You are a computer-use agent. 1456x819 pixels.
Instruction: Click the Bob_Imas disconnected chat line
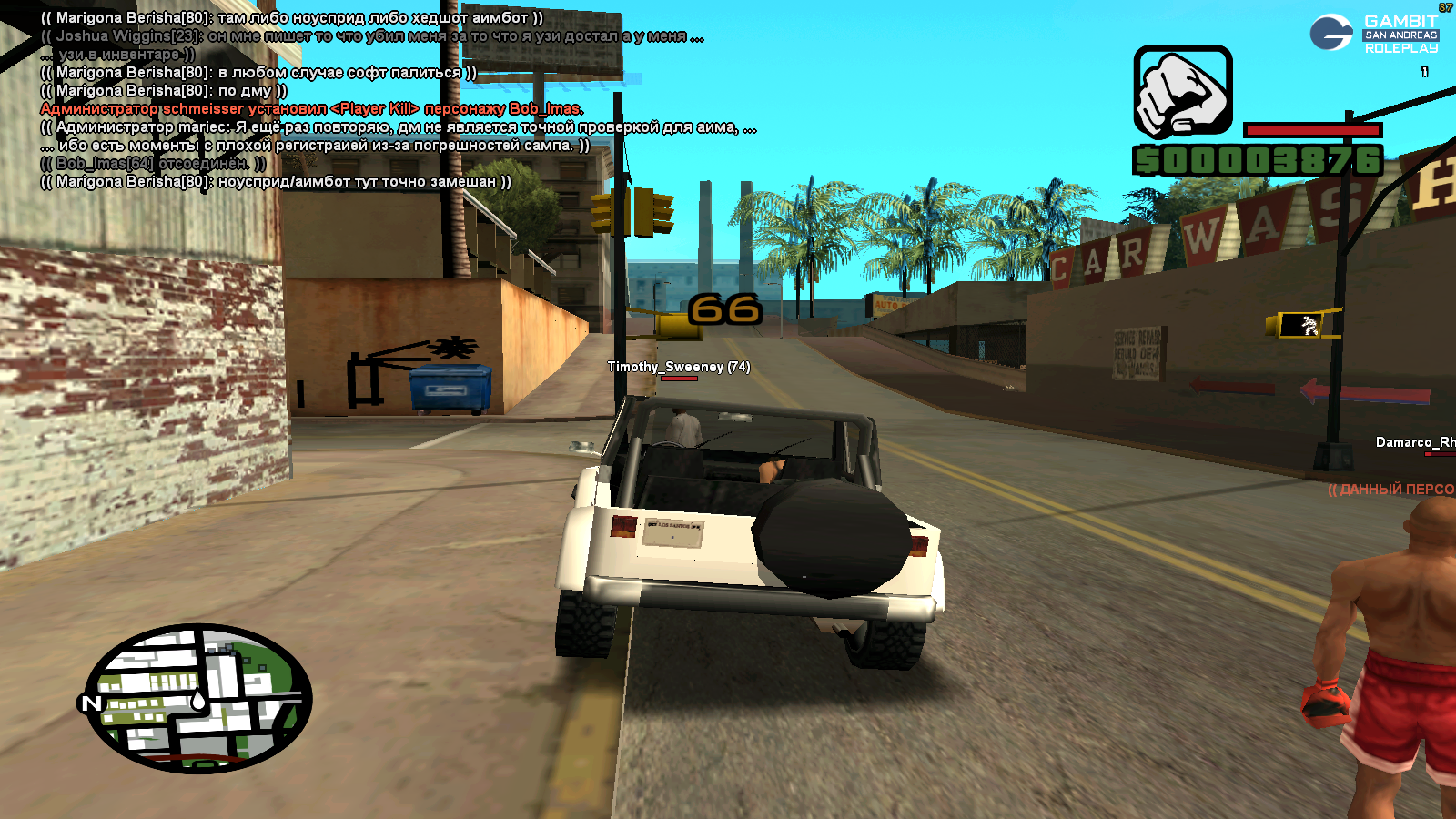point(153,164)
